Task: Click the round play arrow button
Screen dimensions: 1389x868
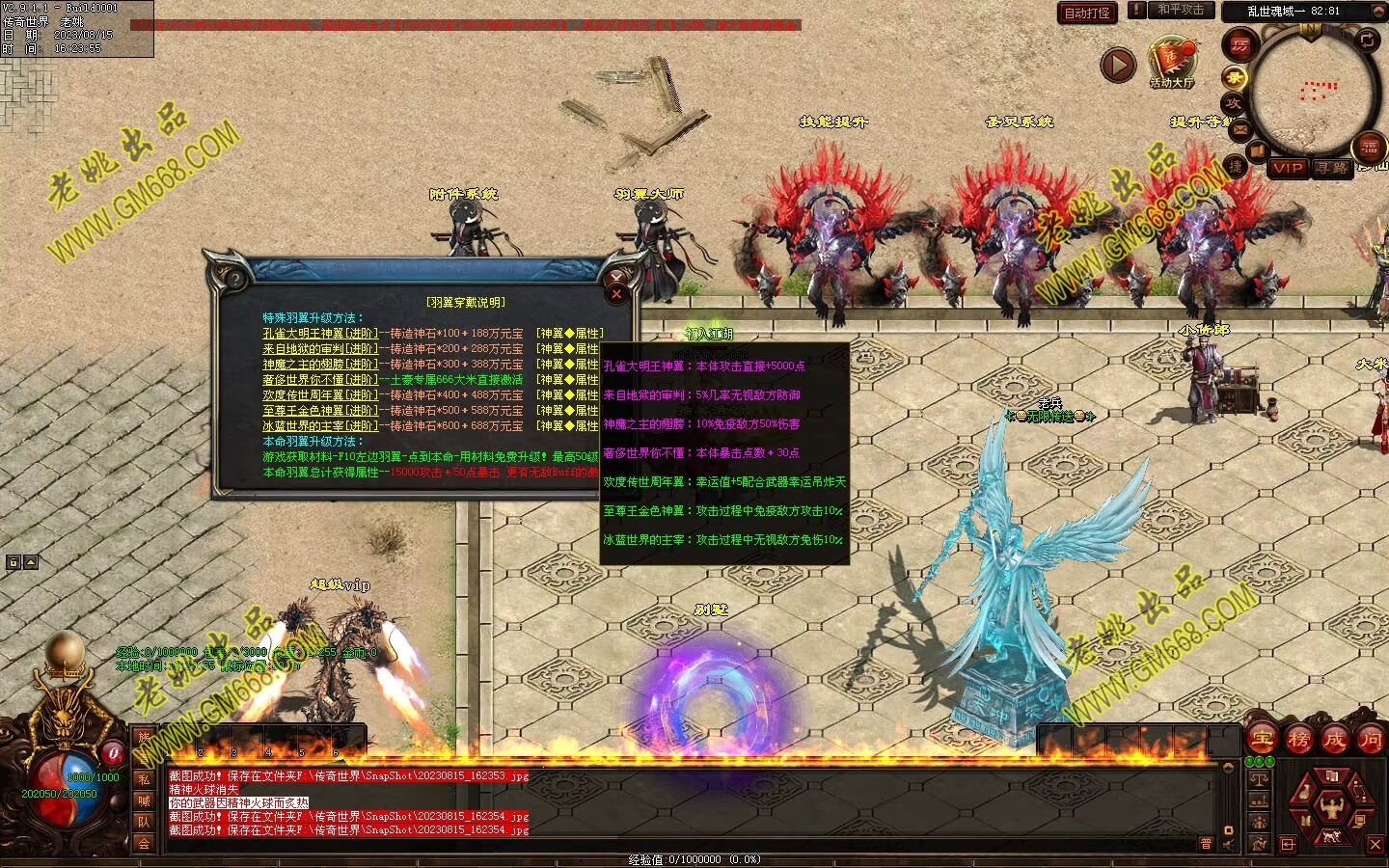Action: pyautogui.click(x=1118, y=66)
